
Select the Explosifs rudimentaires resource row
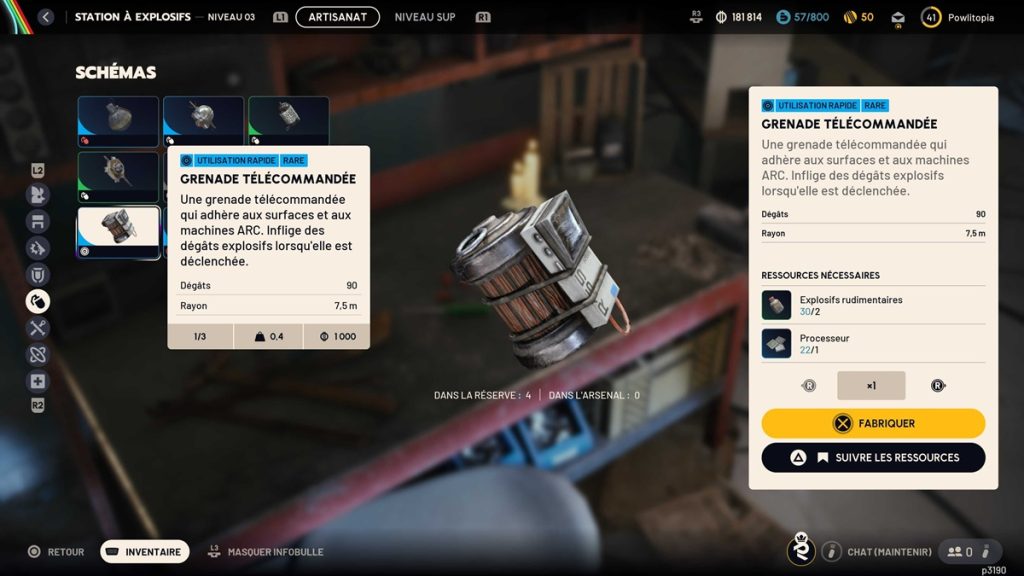873,305
